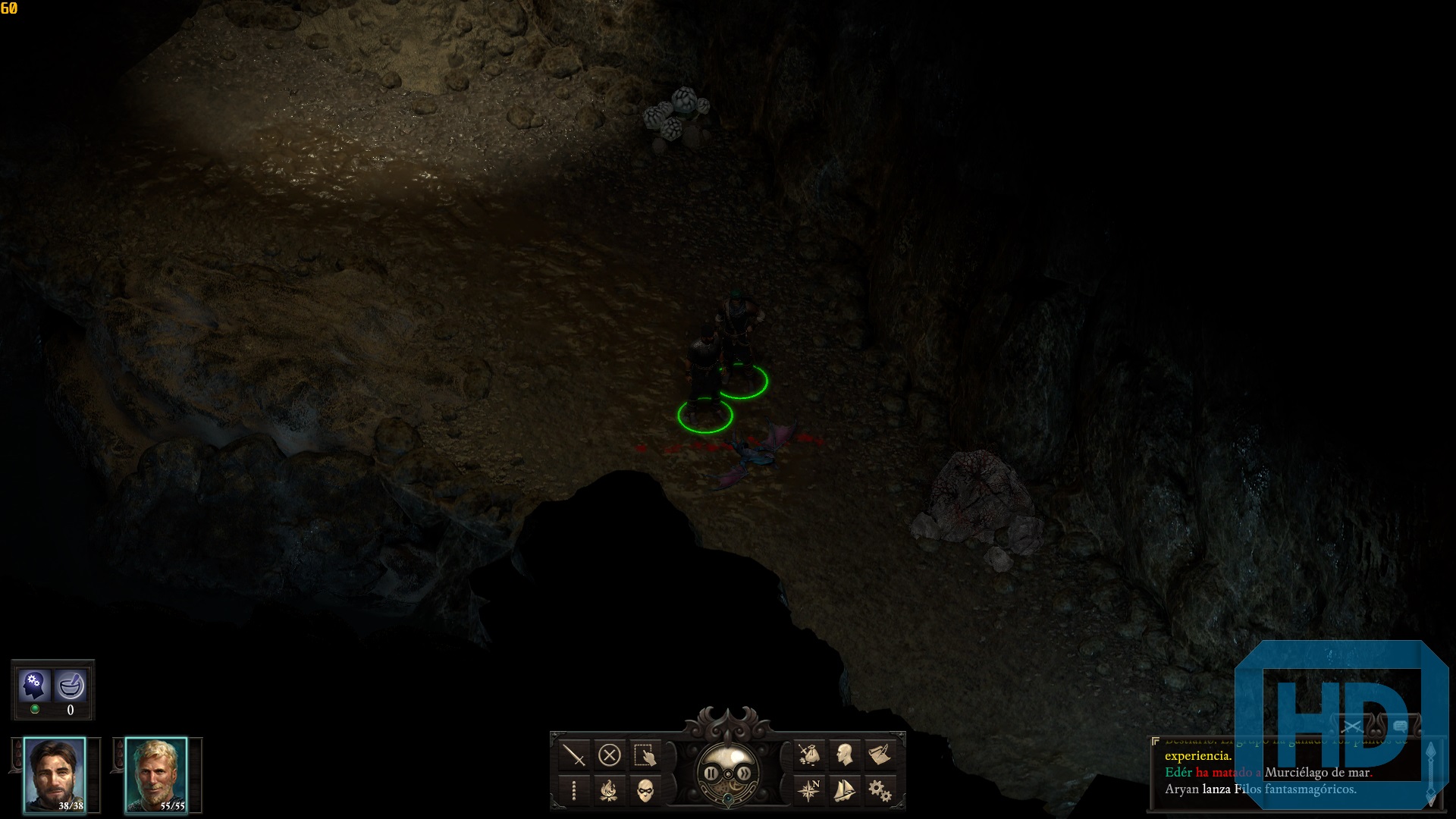1456x819 pixels.
Task: Open the inventory bag-and-sword icon
Action: click(x=808, y=755)
